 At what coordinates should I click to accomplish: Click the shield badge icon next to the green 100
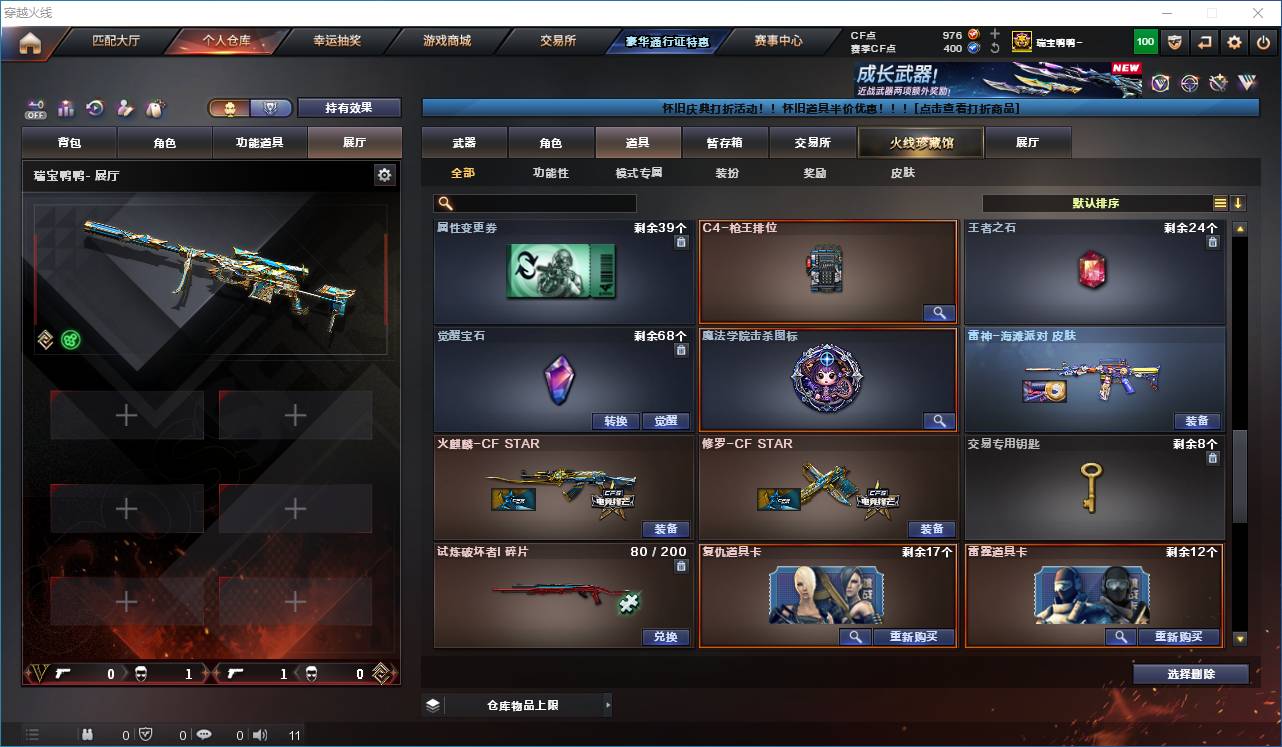coord(1175,41)
